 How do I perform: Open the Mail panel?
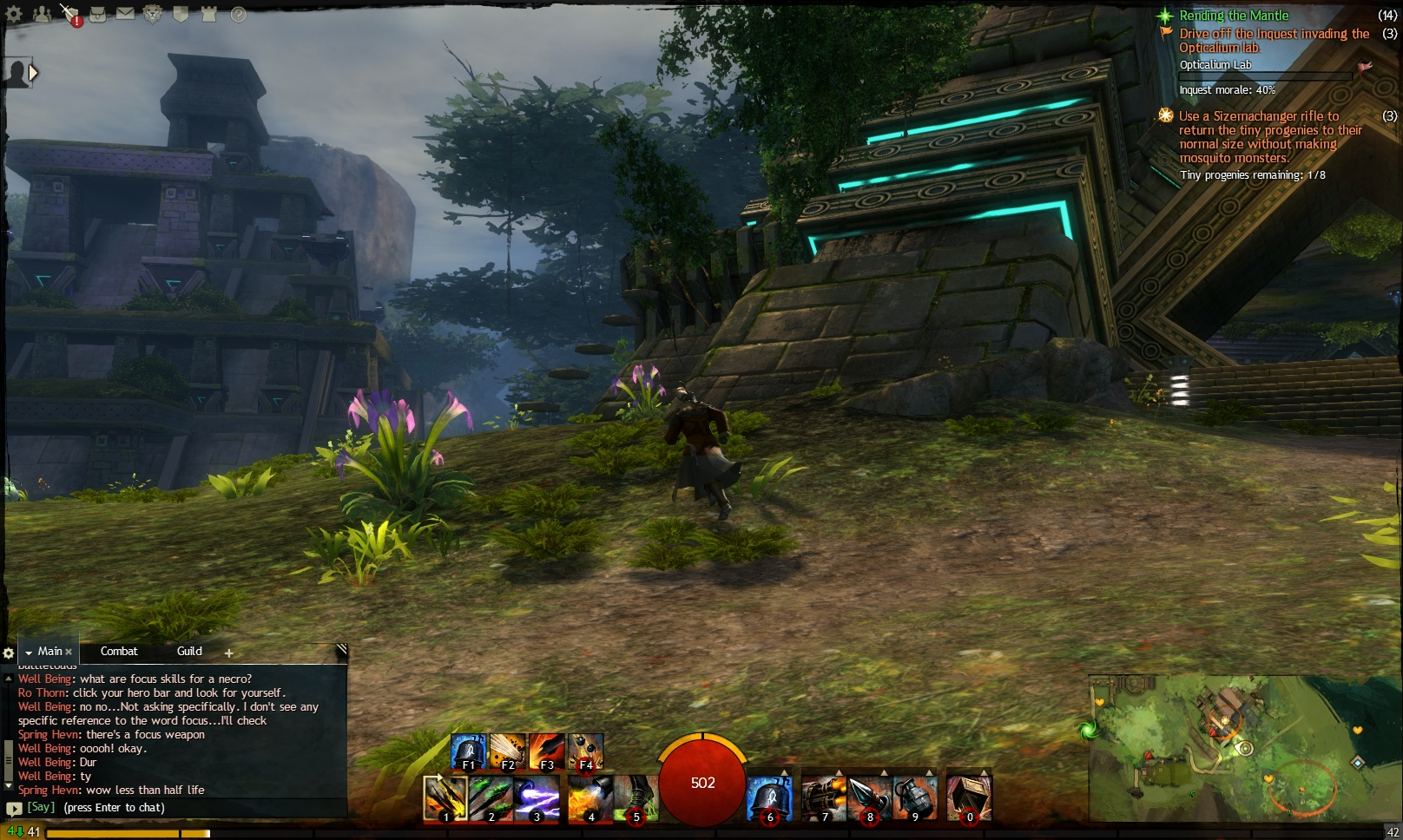[125, 13]
